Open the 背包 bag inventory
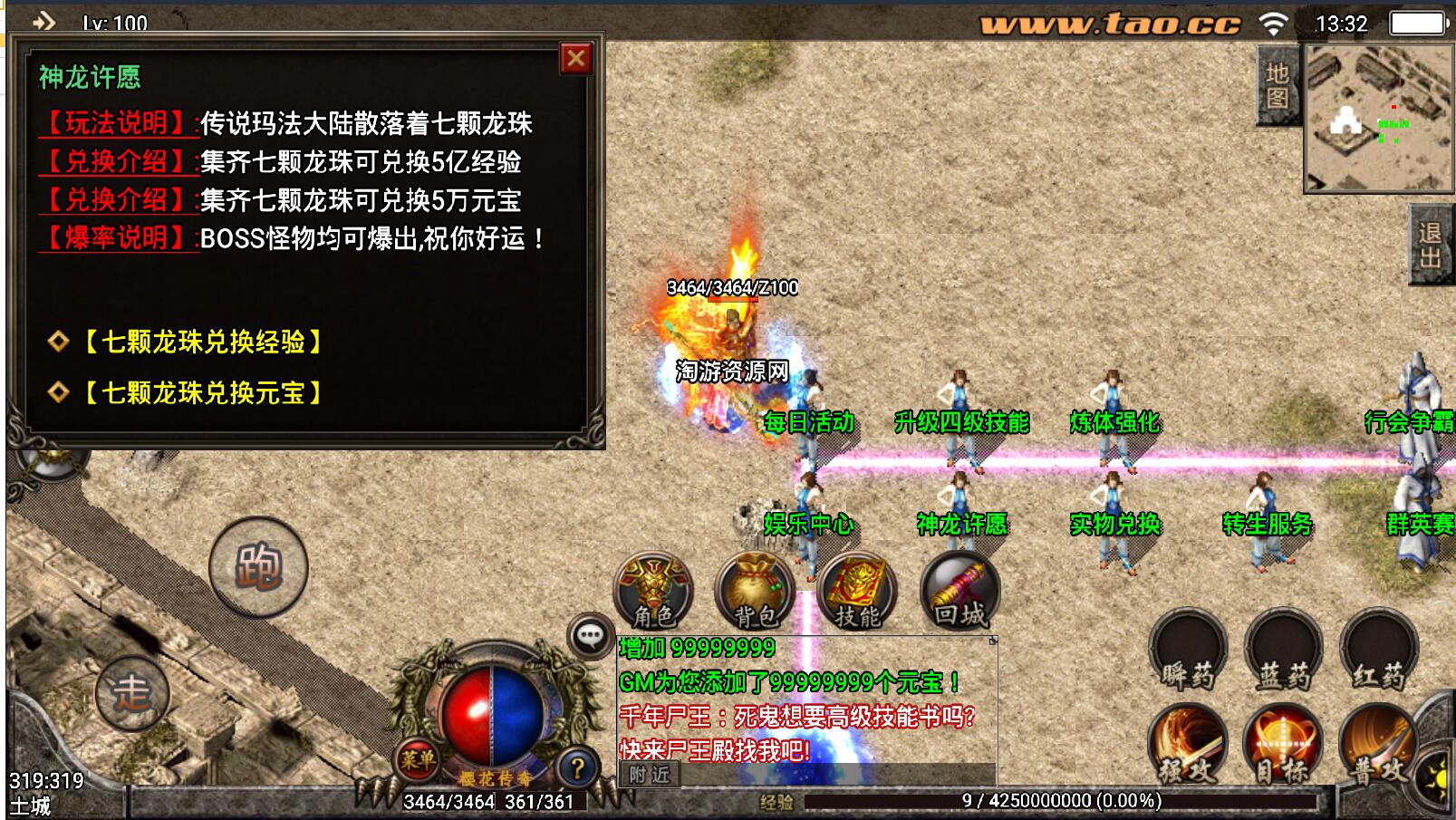 (755, 591)
